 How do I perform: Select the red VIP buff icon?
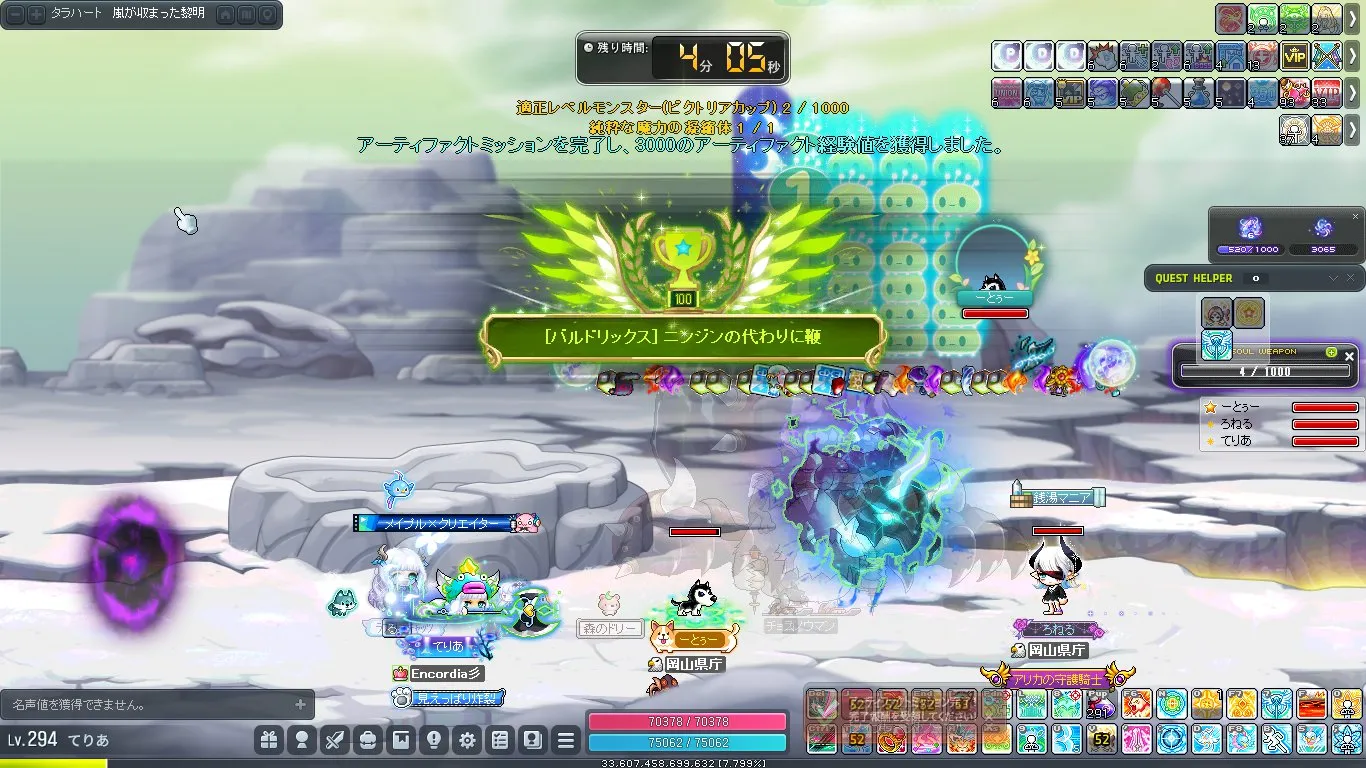pyautogui.click(x=1327, y=93)
